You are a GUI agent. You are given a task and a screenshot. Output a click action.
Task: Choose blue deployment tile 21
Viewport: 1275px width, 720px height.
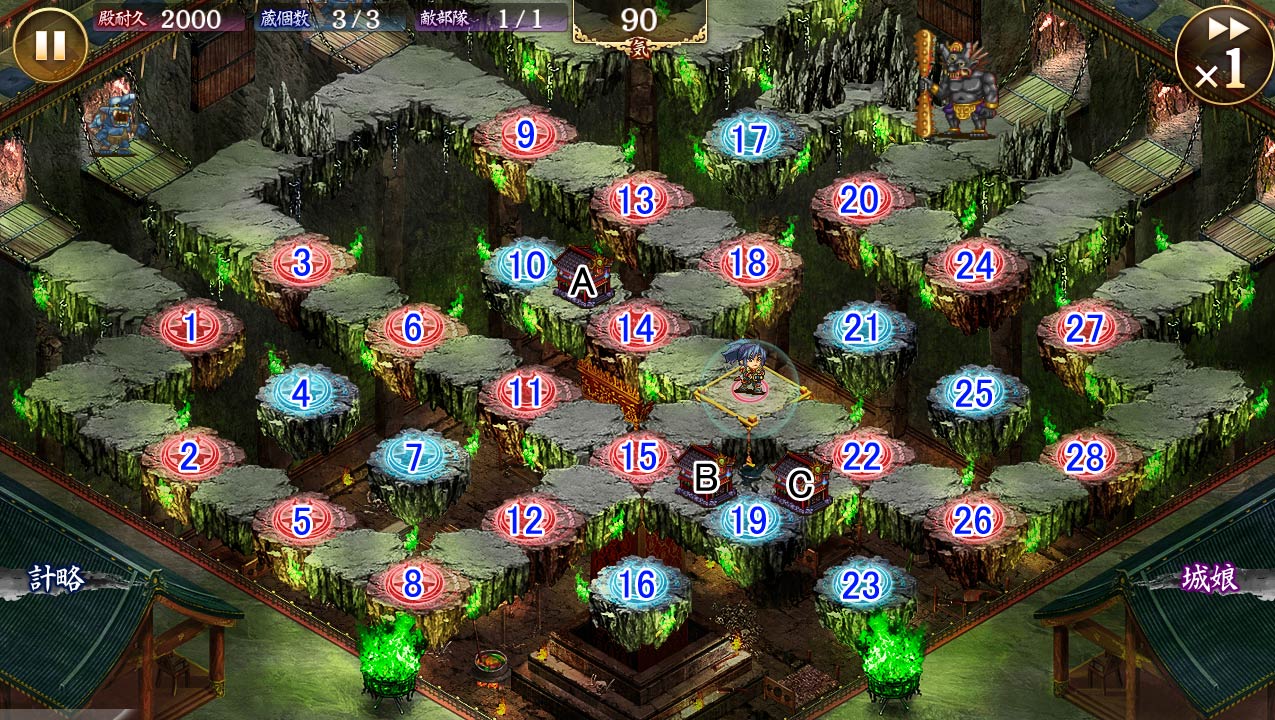point(861,328)
